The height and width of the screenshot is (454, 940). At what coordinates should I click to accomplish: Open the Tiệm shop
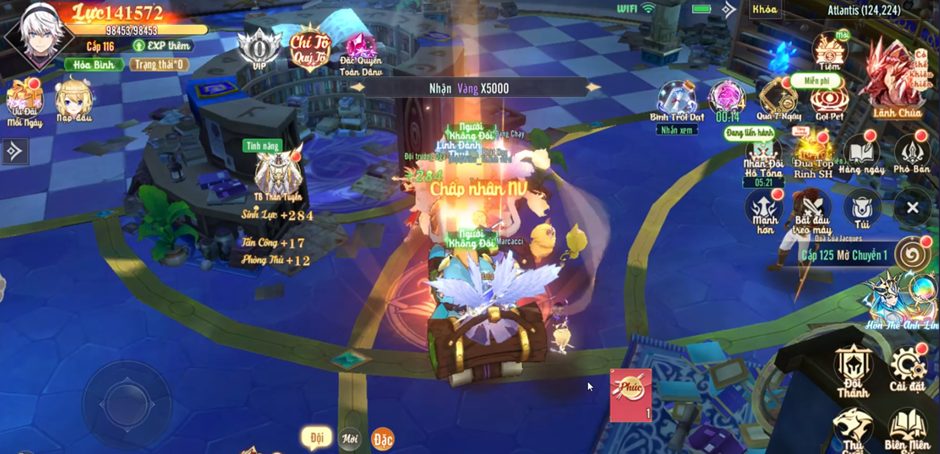tap(828, 49)
